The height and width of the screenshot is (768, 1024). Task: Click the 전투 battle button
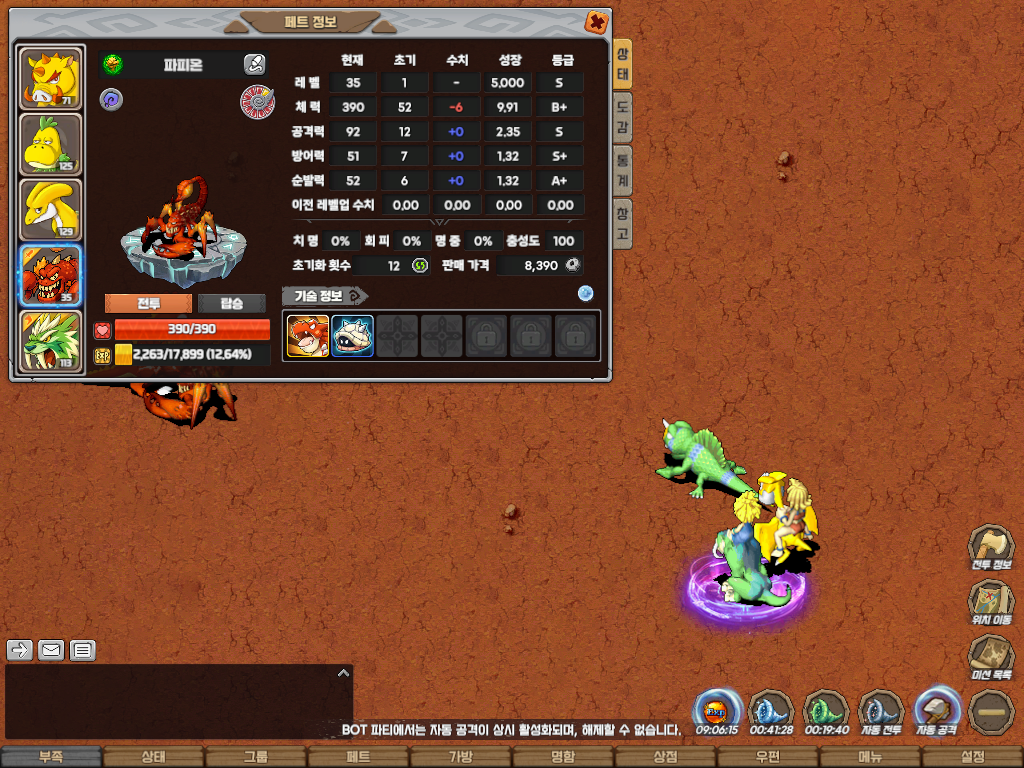pyautogui.click(x=148, y=304)
